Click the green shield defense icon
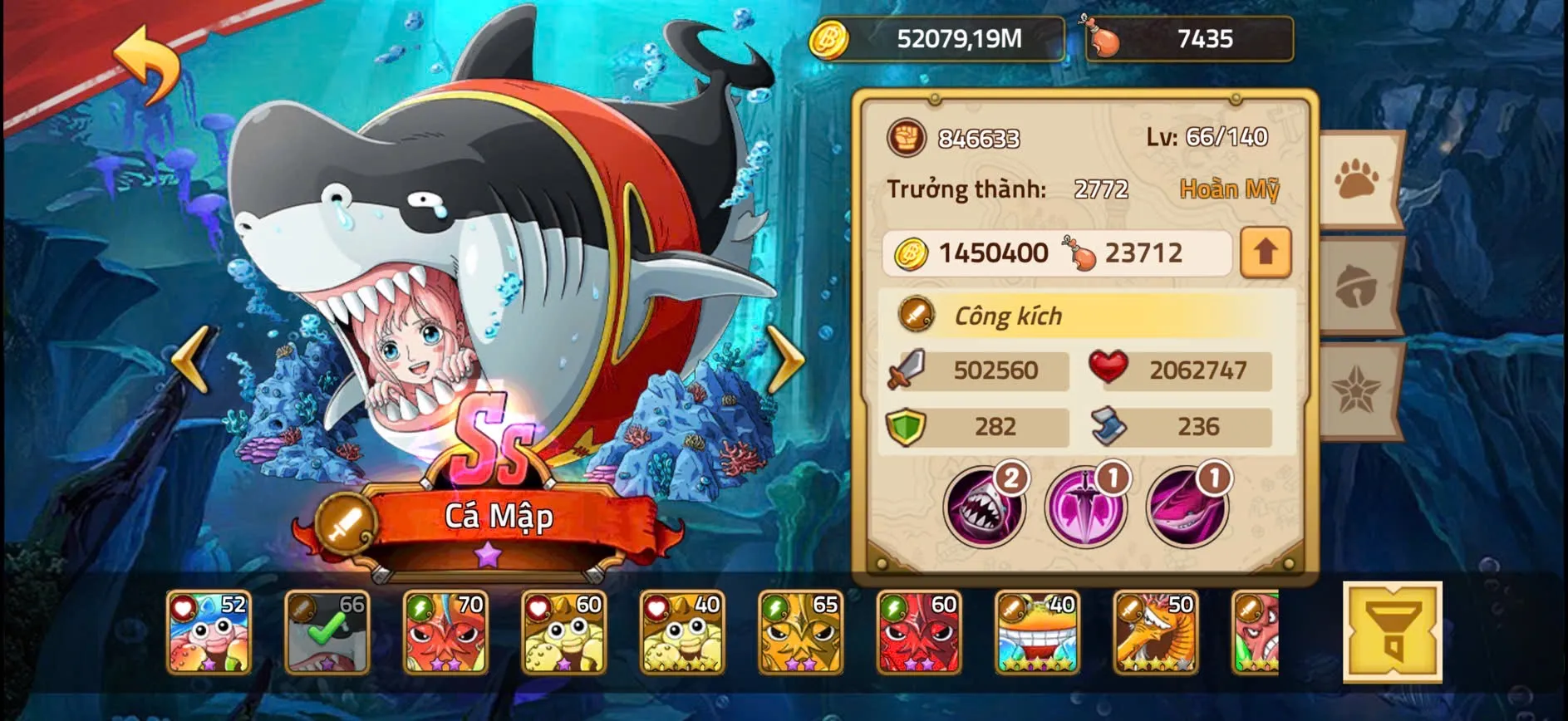Image resolution: width=1568 pixels, height=721 pixels. (x=909, y=426)
